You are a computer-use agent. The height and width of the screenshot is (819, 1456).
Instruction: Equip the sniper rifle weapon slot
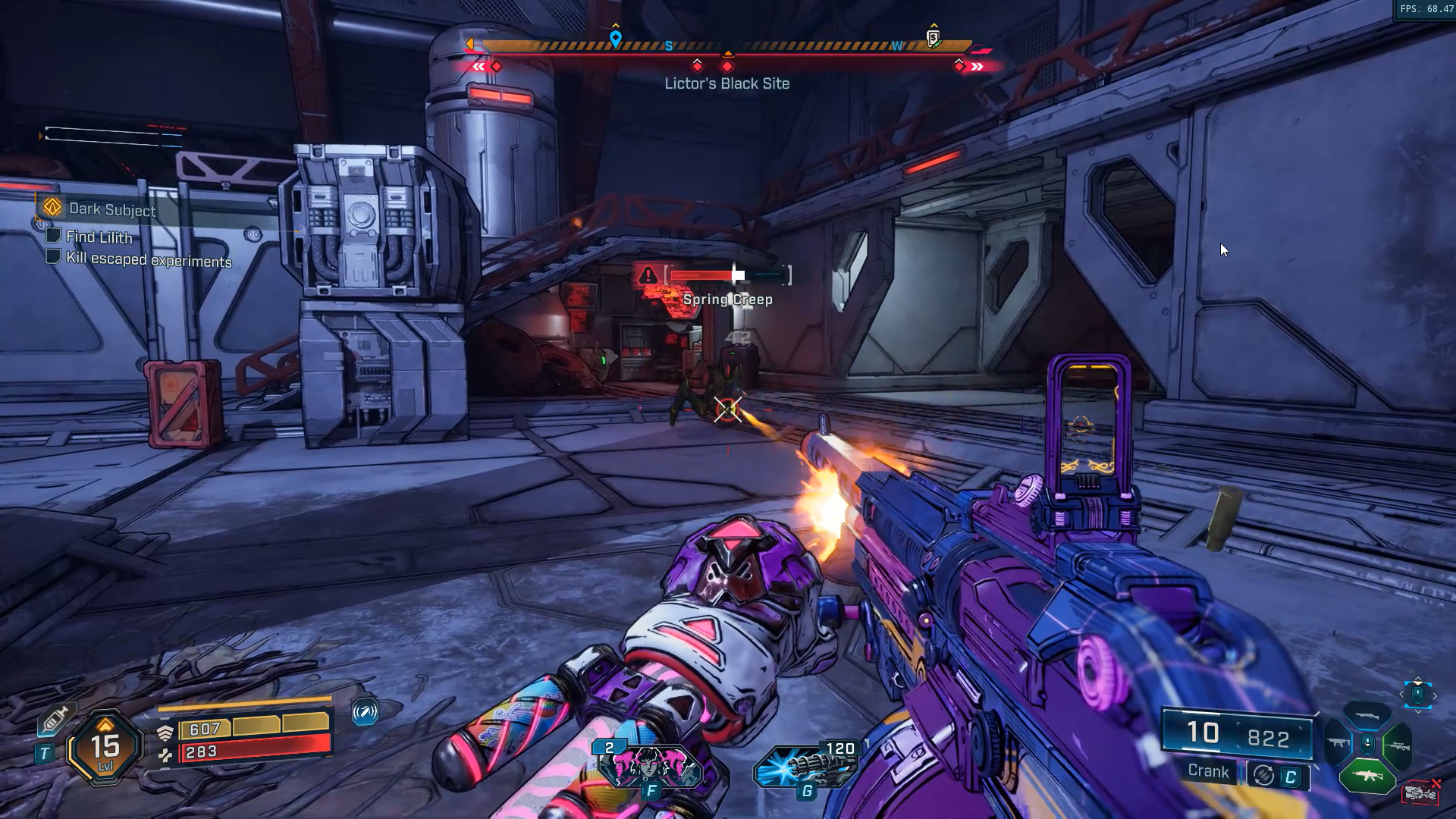pyautogui.click(x=1398, y=746)
